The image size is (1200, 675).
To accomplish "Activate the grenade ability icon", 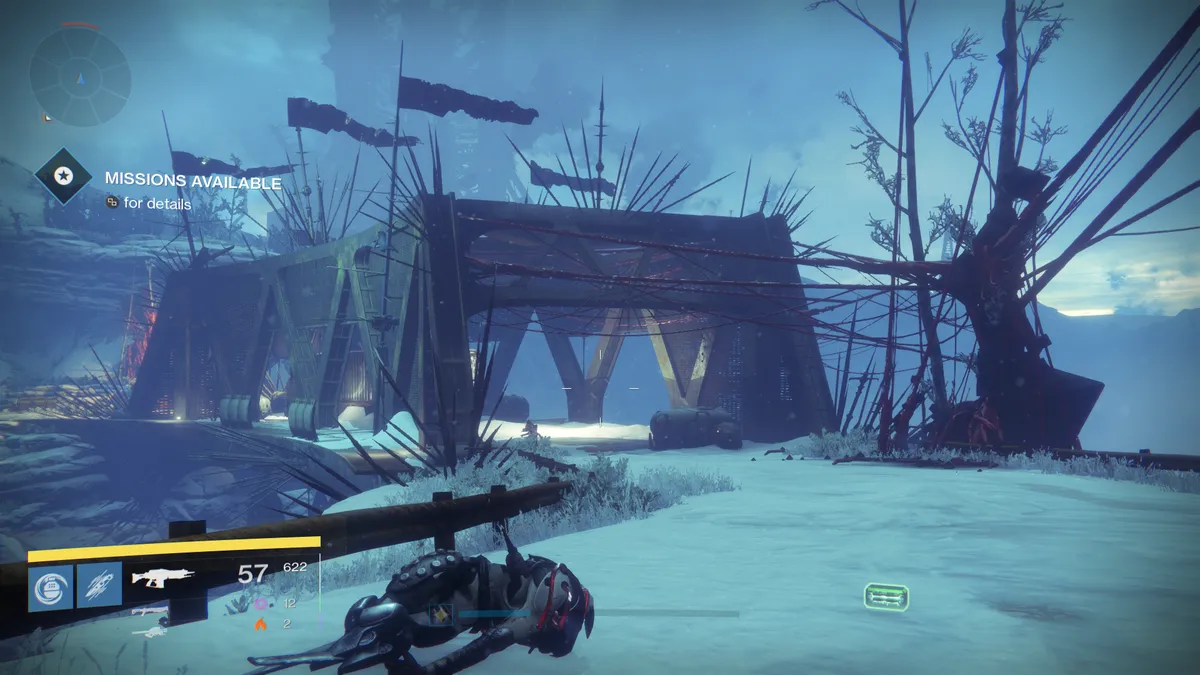I will tap(50, 587).
